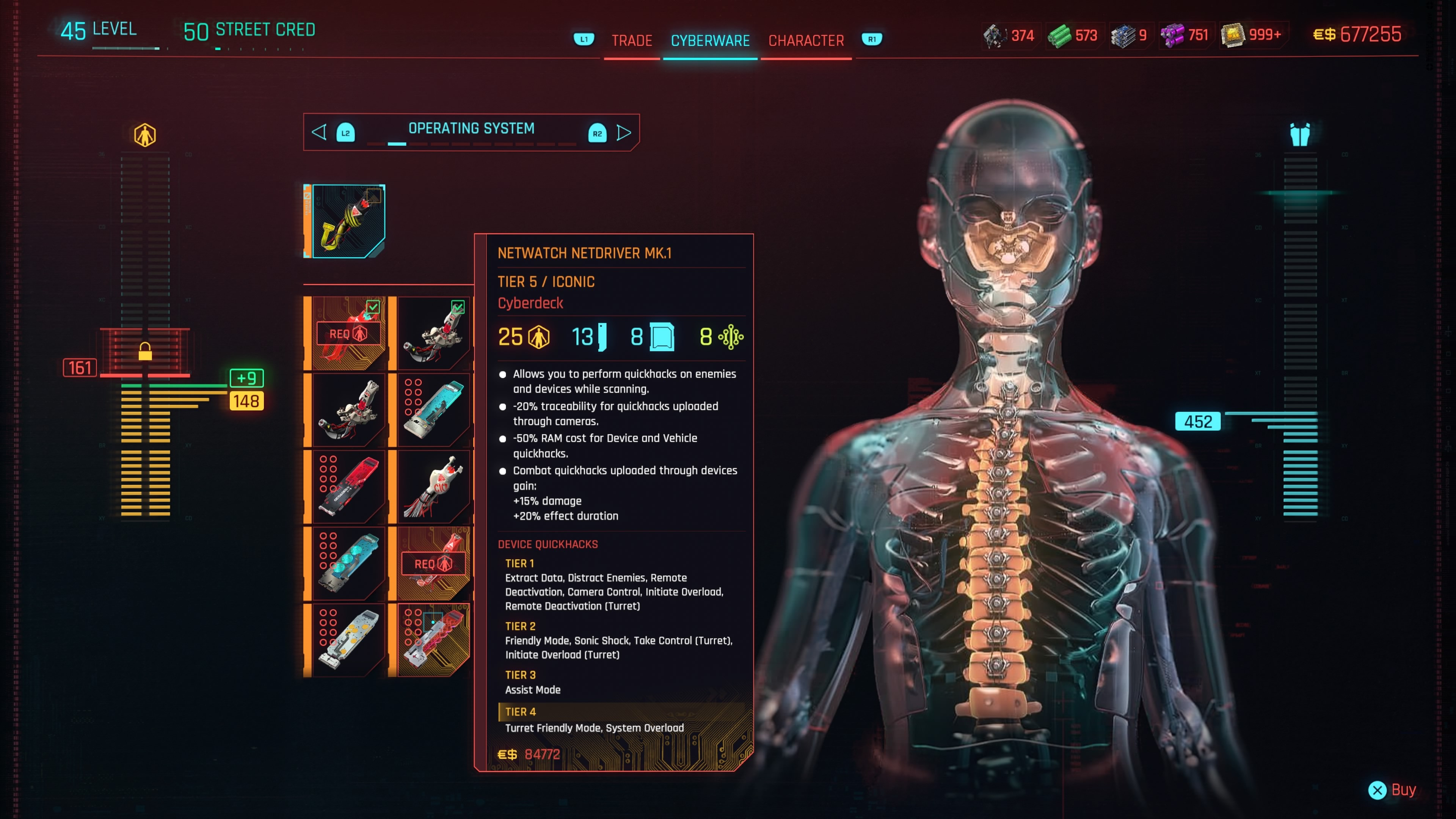1456x819 pixels.
Task: Select the Sandevistan with three cyan discs
Action: (x=348, y=563)
